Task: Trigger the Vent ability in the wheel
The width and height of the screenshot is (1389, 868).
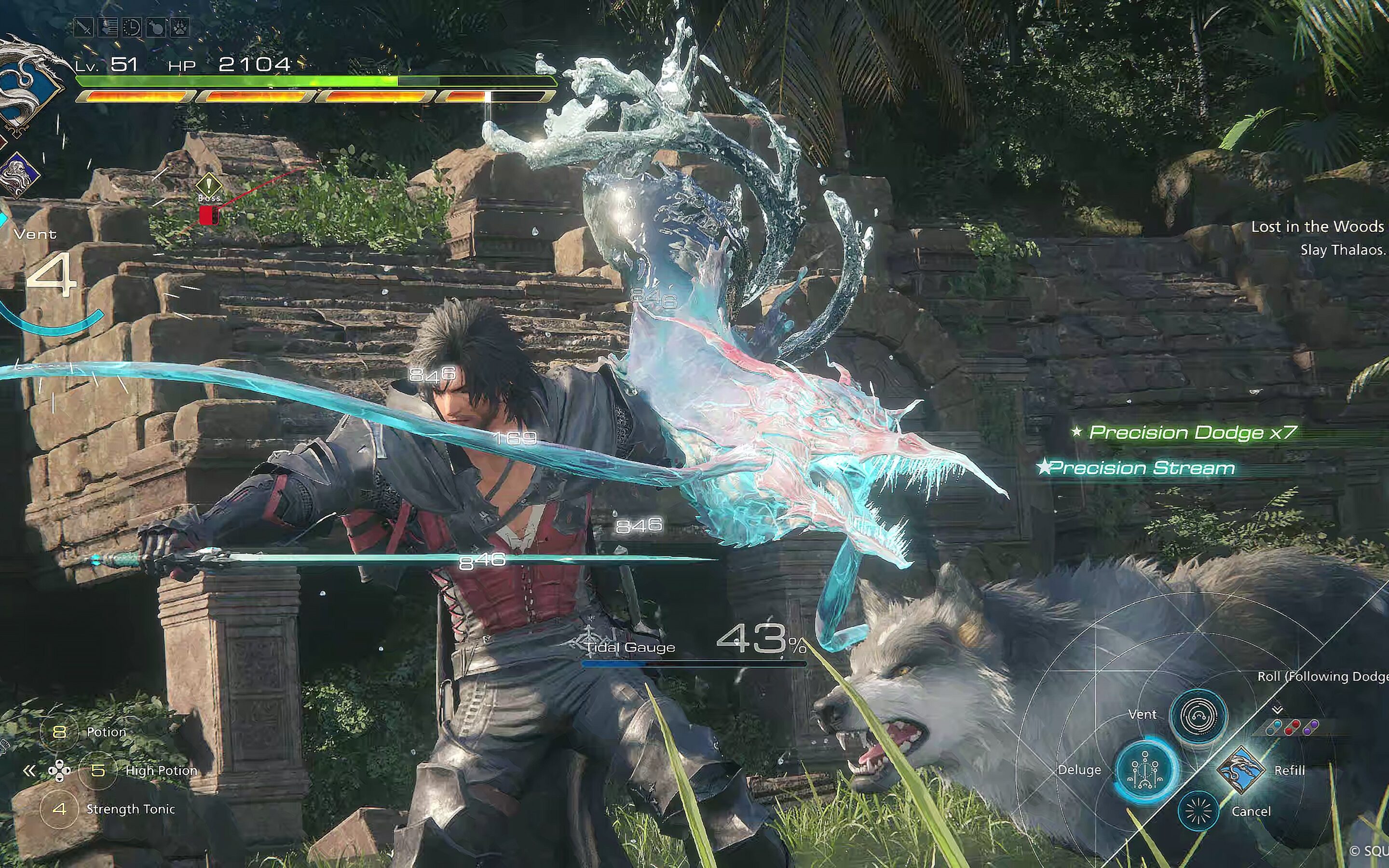Action: [x=1198, y=715]
